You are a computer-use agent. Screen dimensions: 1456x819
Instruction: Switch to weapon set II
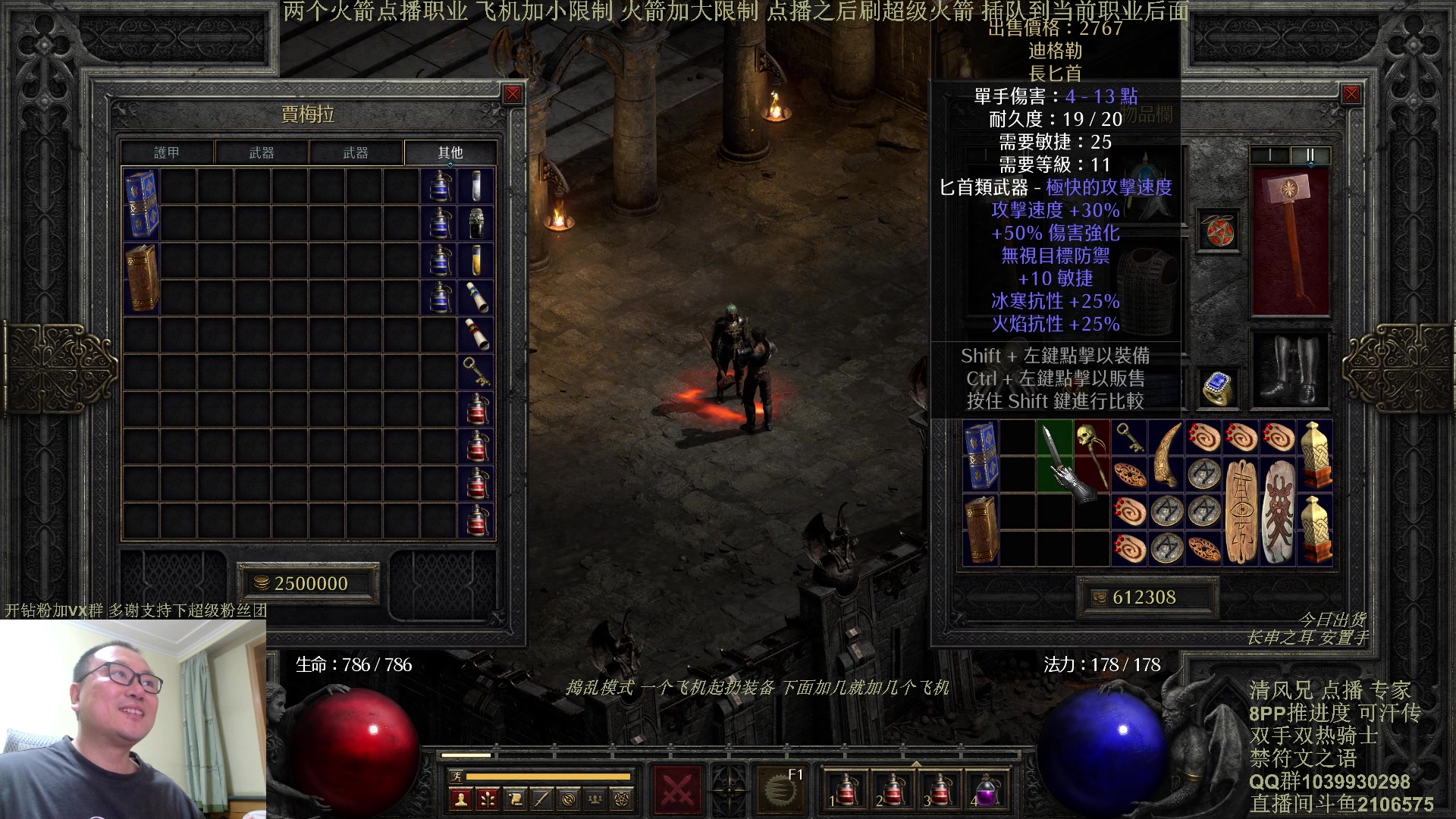1310,155
